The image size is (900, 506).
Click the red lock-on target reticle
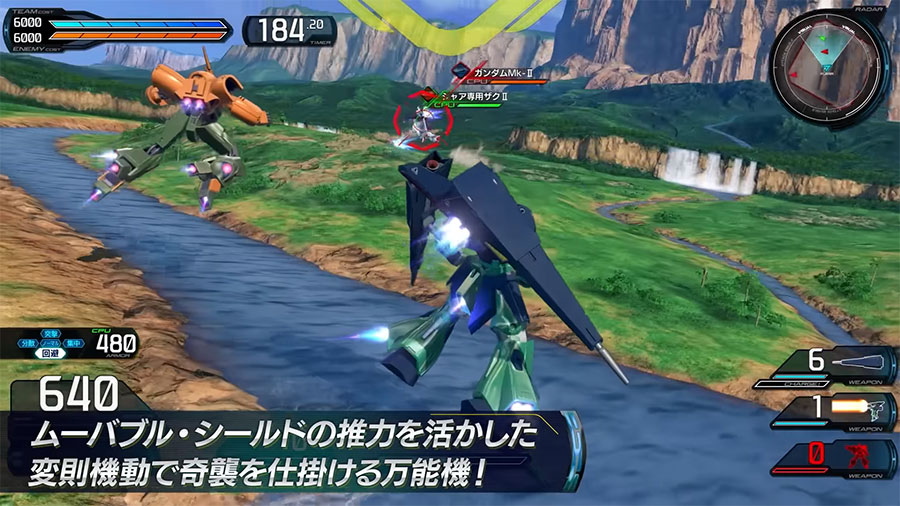pos(423,120)
